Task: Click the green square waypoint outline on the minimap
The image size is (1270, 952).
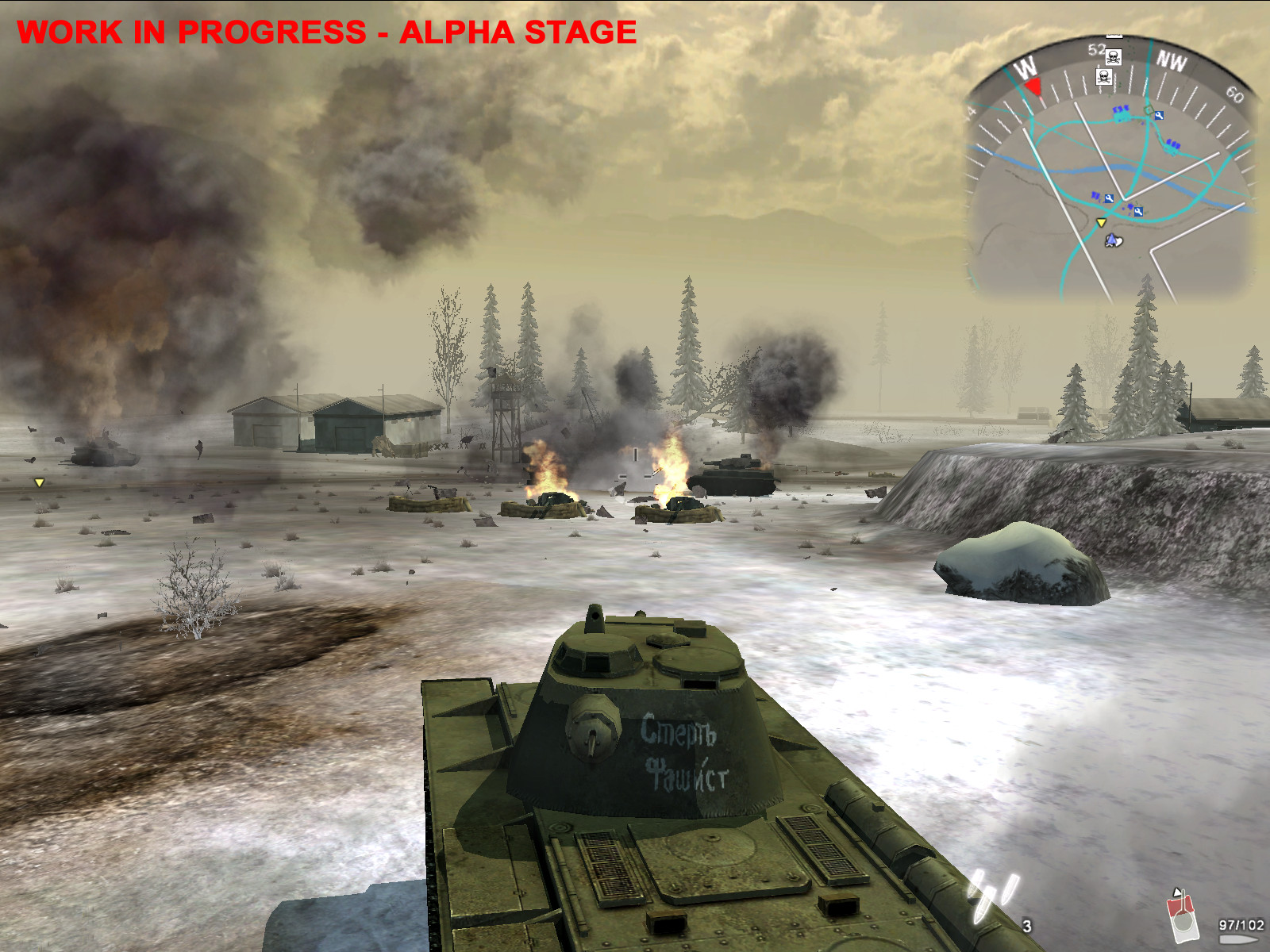Action: 1147,109
